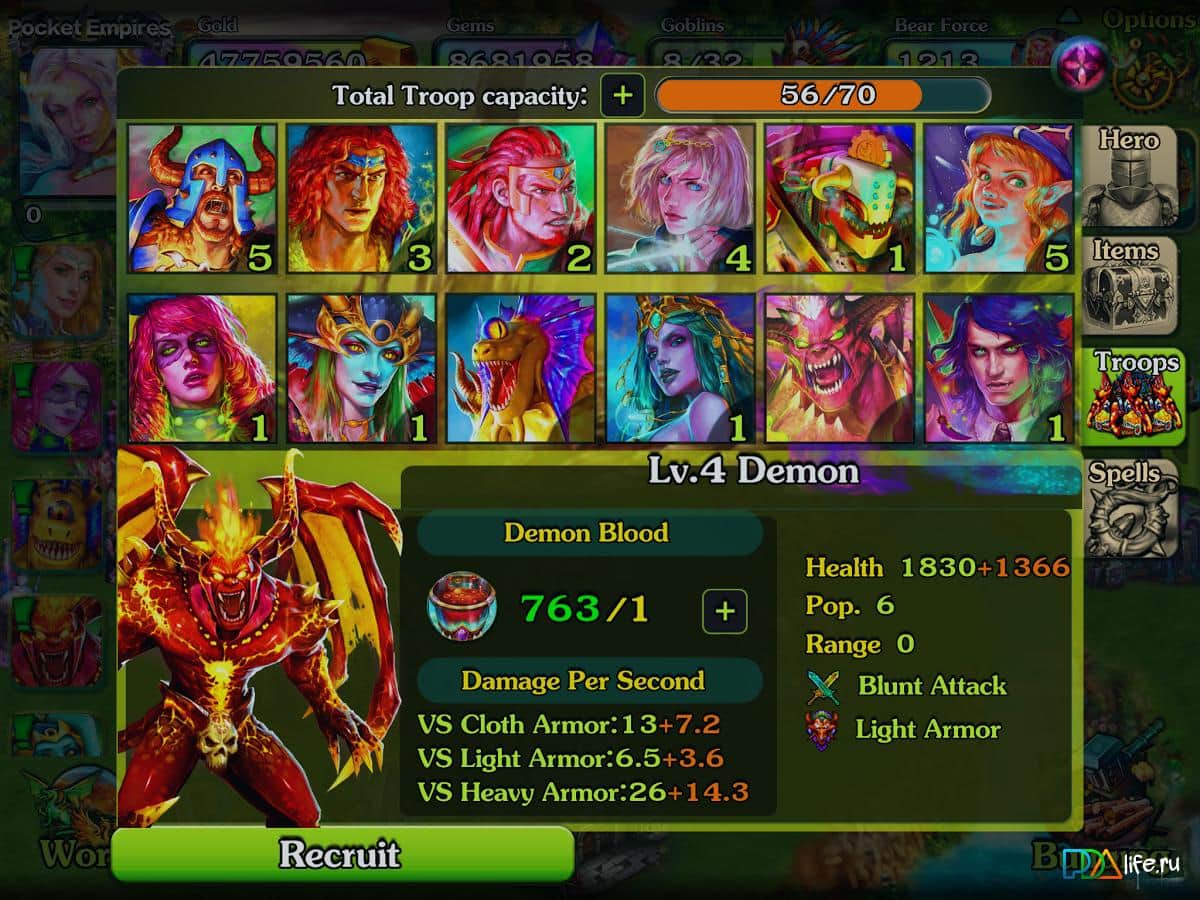Select the red-haired warrior with face paint
This screenshot has width=1200, height=900.
click(x=520, y=198)
